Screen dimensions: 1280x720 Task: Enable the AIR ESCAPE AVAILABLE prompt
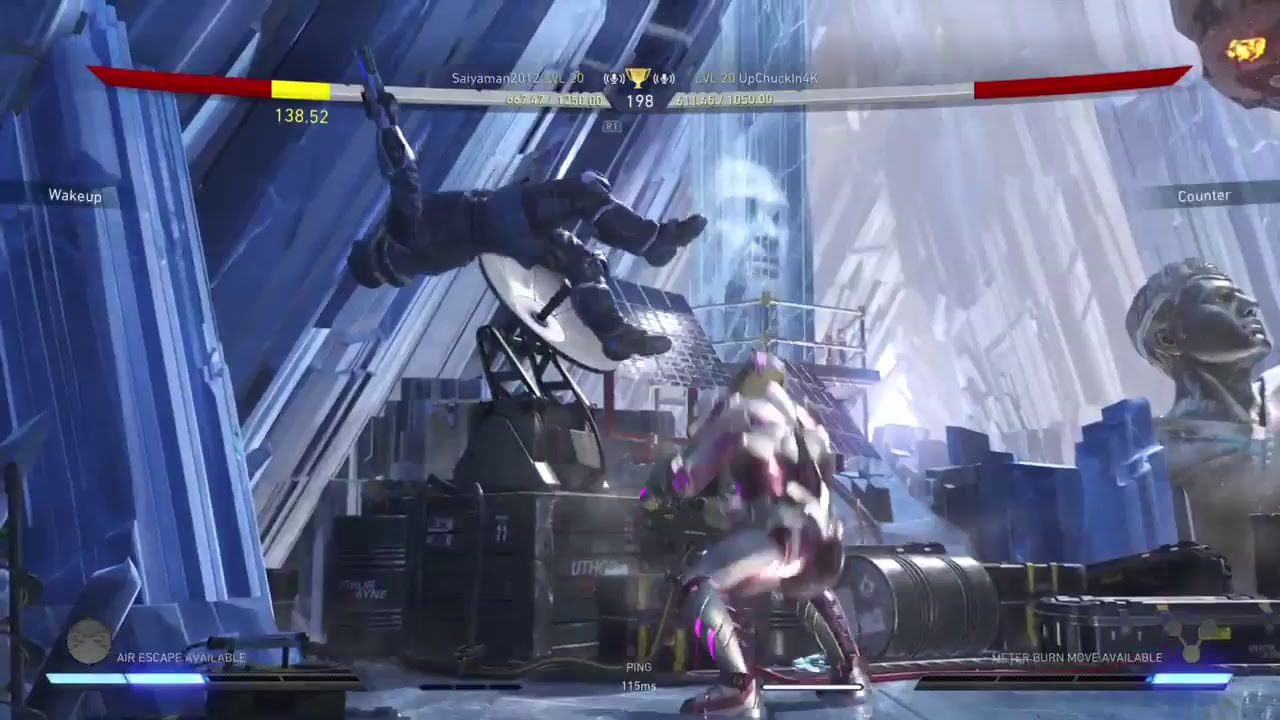point(180,659)
